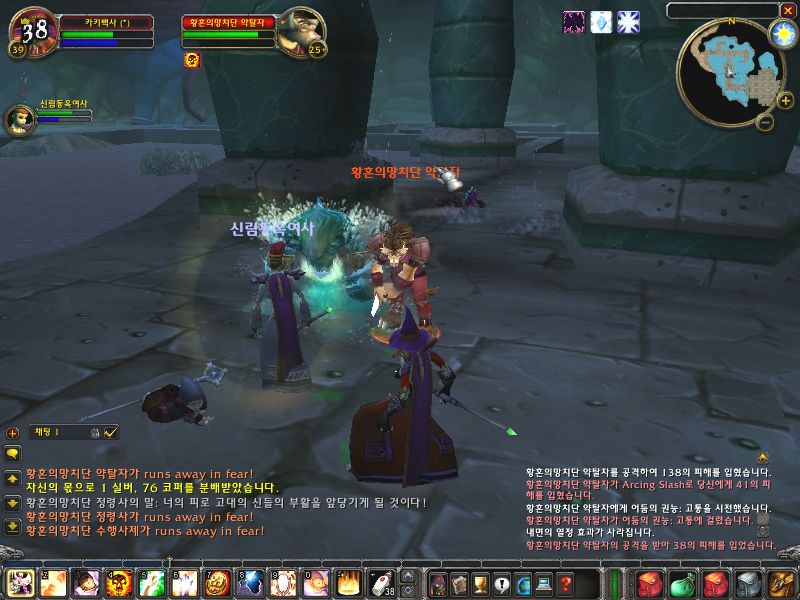Switch to the chat tab in chat window
The image size is (800, 600).
click(x=46, y=432)
